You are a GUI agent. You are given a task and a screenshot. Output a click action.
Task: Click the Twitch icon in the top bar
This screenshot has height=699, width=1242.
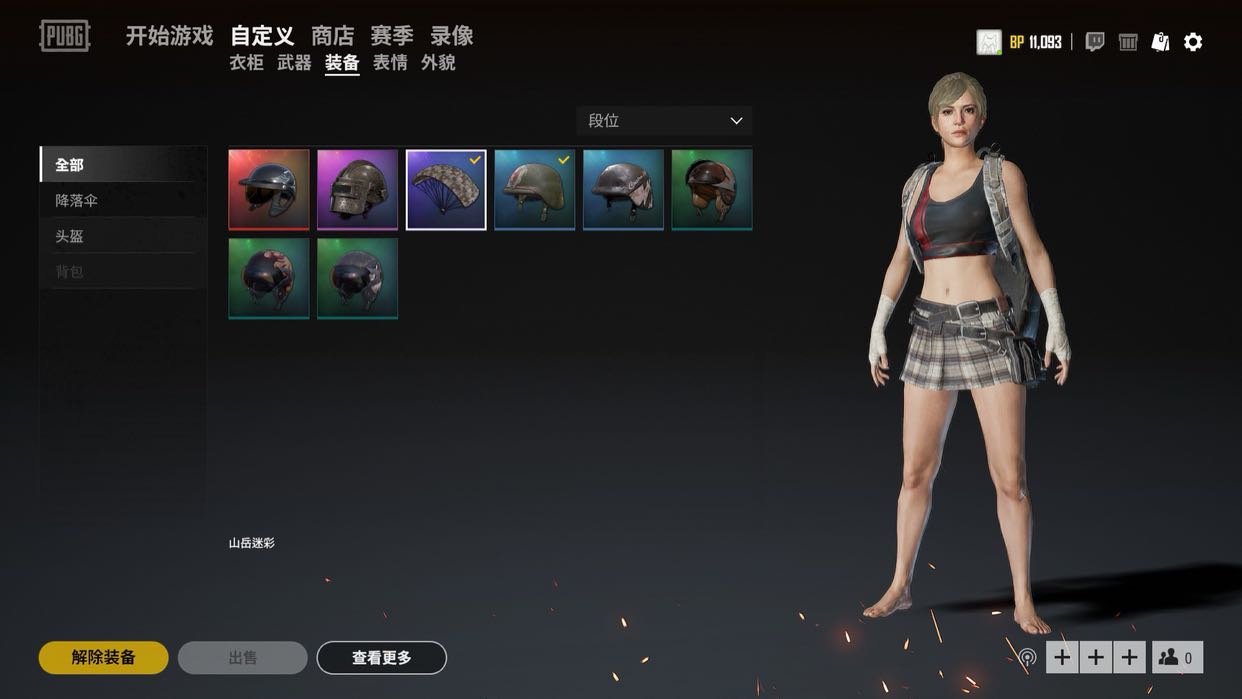pos(1095,42)
